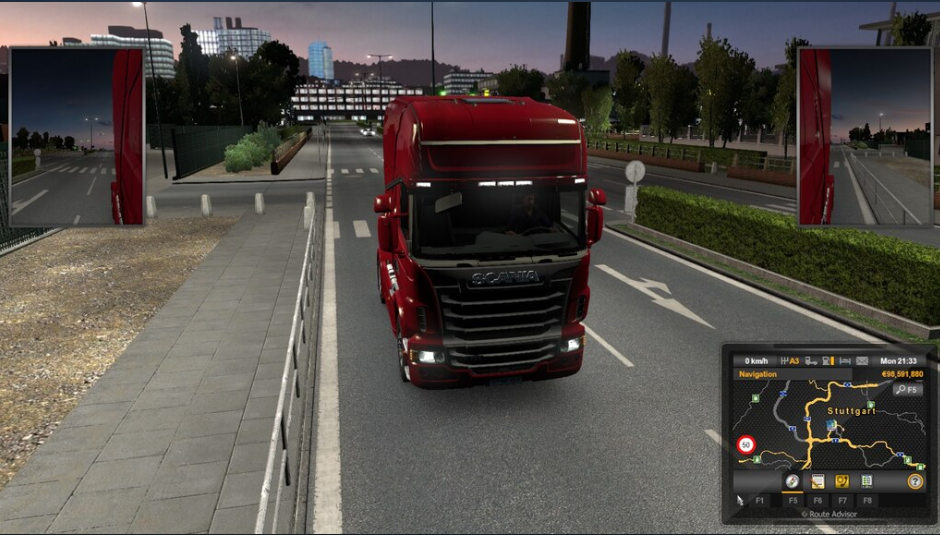Screen dimensions: 940x535
Task: Show the checklist truck info tab
Action: pos(867,481)
